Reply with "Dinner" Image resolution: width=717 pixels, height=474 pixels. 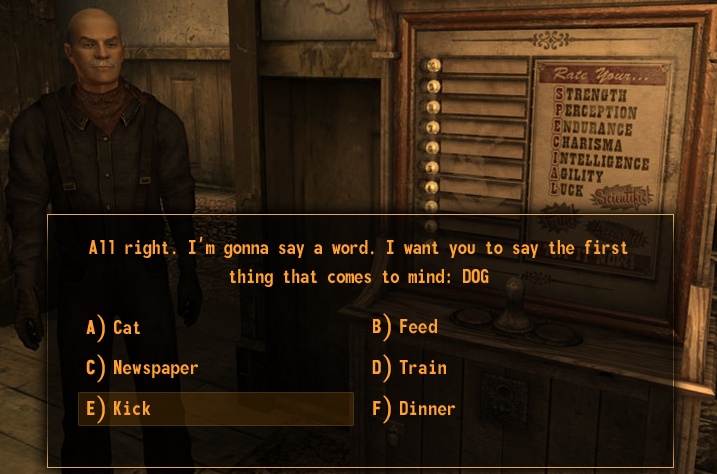click(x=426, y=408)
